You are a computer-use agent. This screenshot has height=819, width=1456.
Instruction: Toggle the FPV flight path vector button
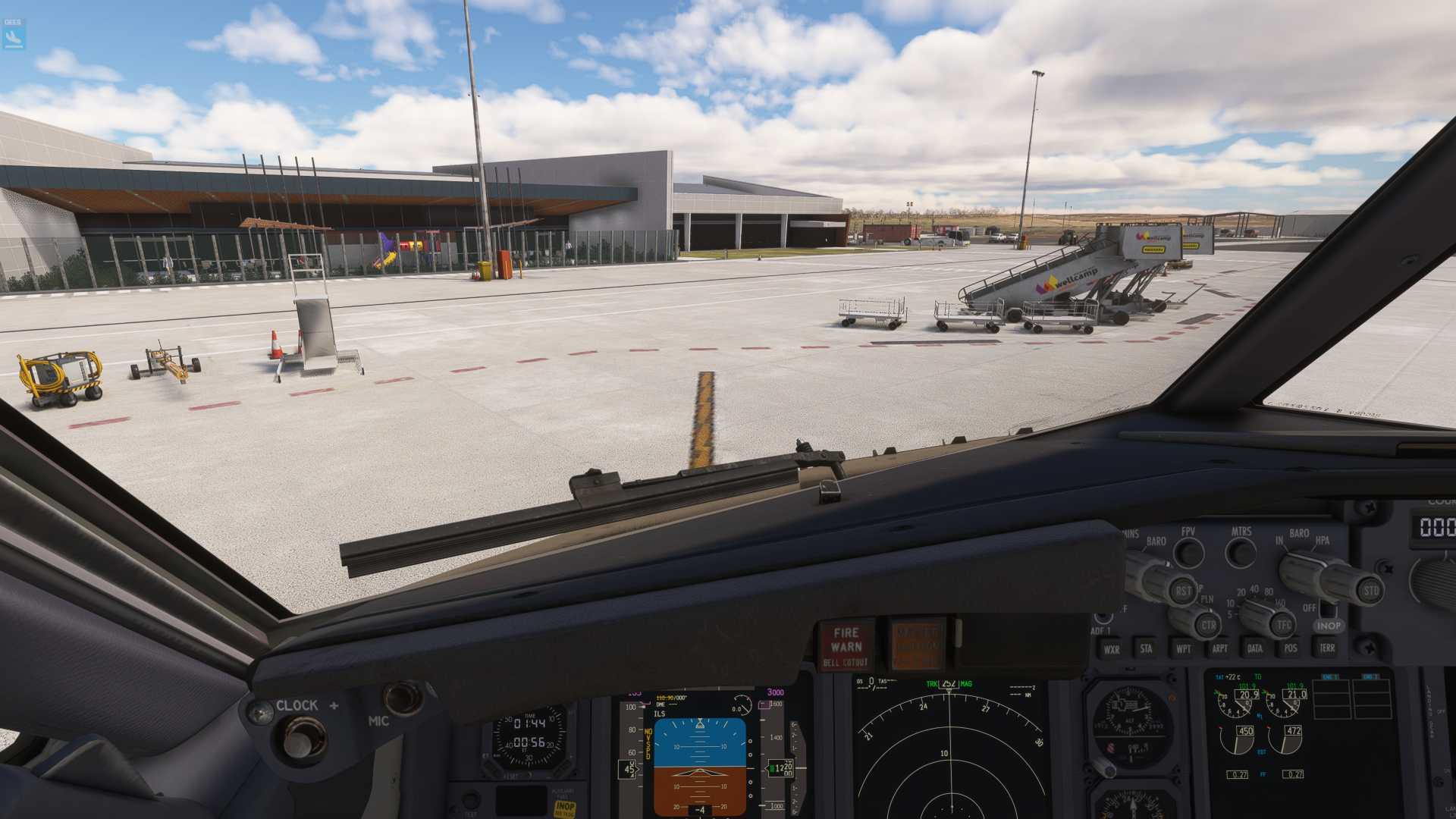point(1188,554)
